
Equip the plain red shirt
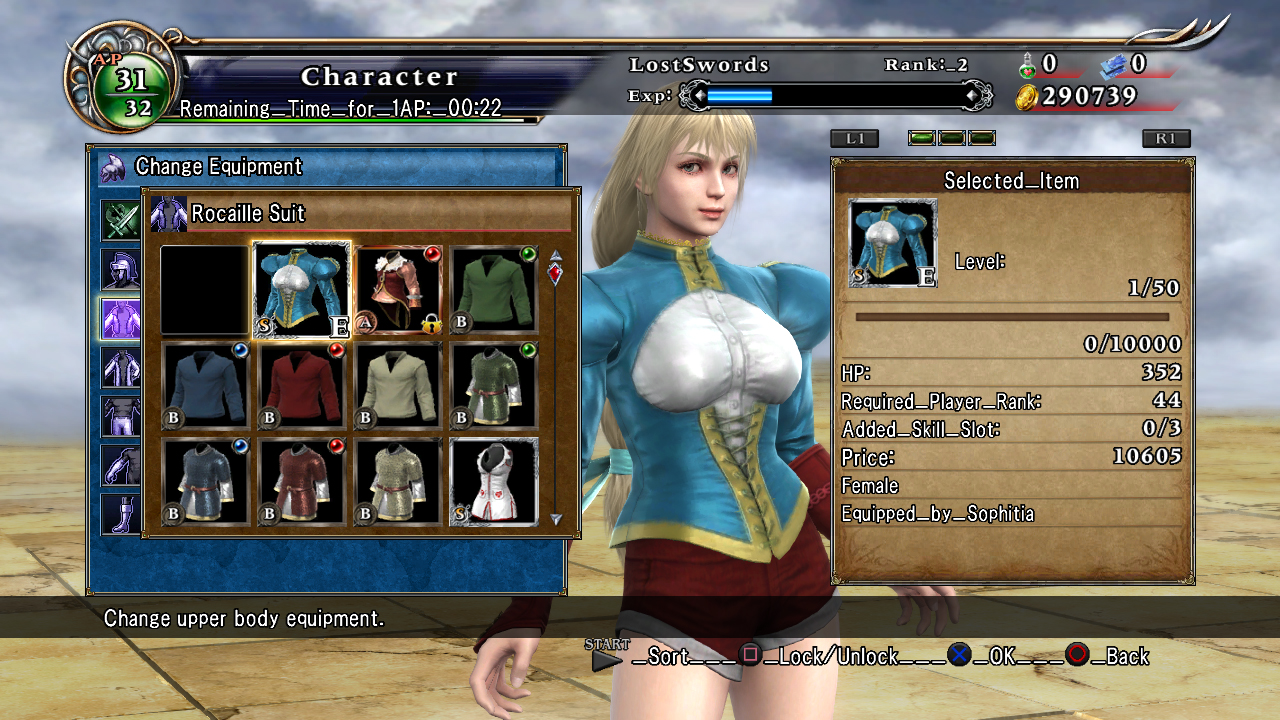pyautogui.click(x=301, y=386)
